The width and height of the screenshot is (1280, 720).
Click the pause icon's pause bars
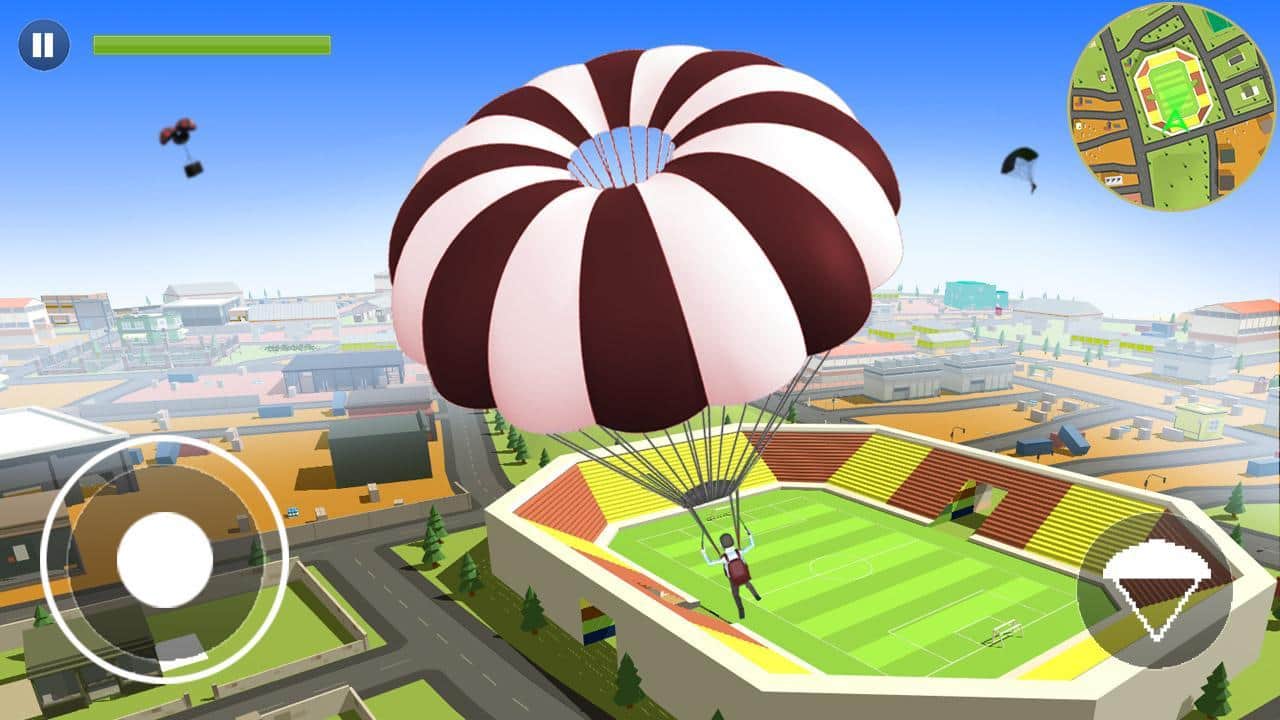pos(44,42)
